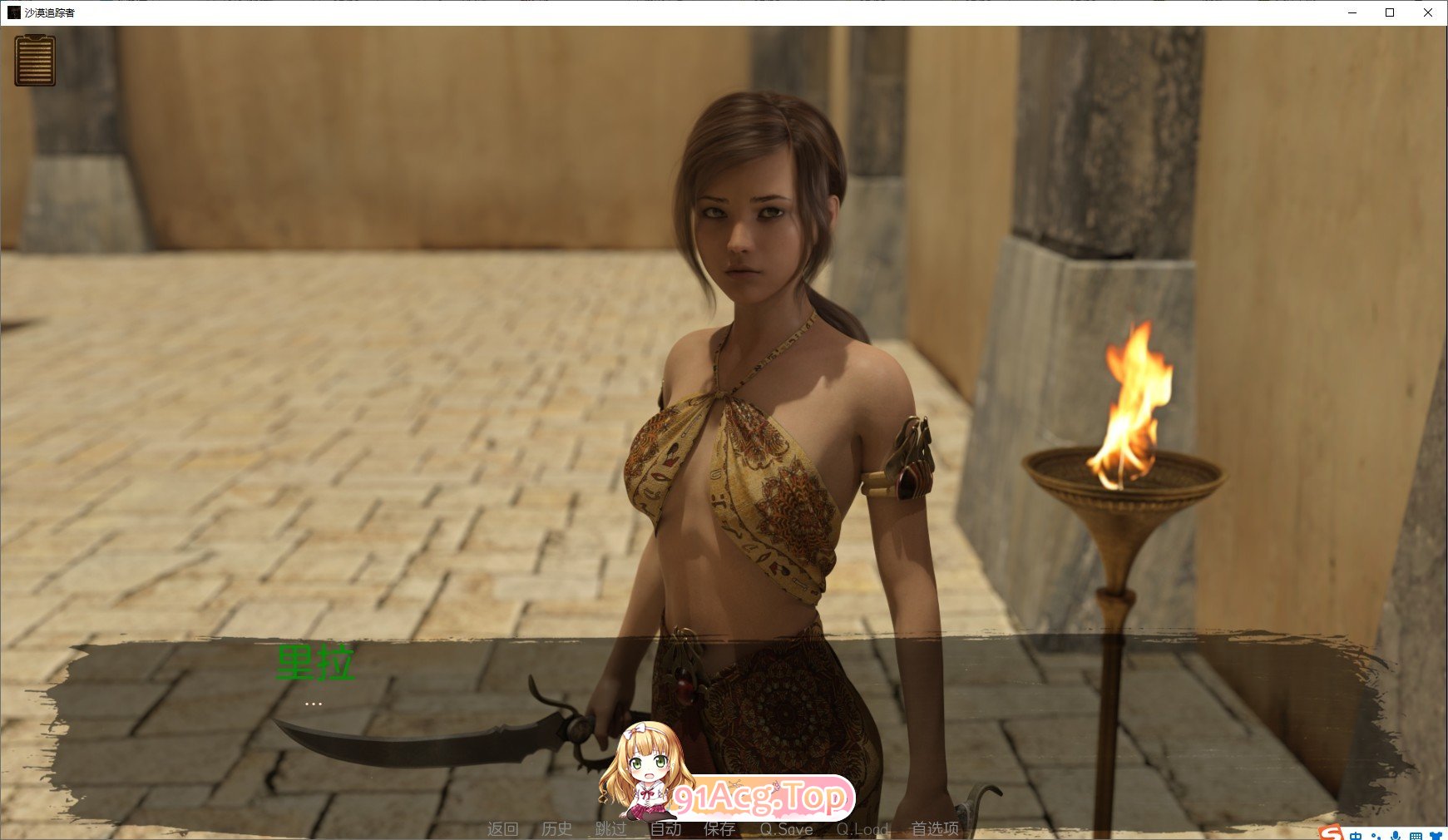The width and height of the screenshot is (1448, 840).
Task: Open the quest log clipboard icon
Action: (35, 62)
